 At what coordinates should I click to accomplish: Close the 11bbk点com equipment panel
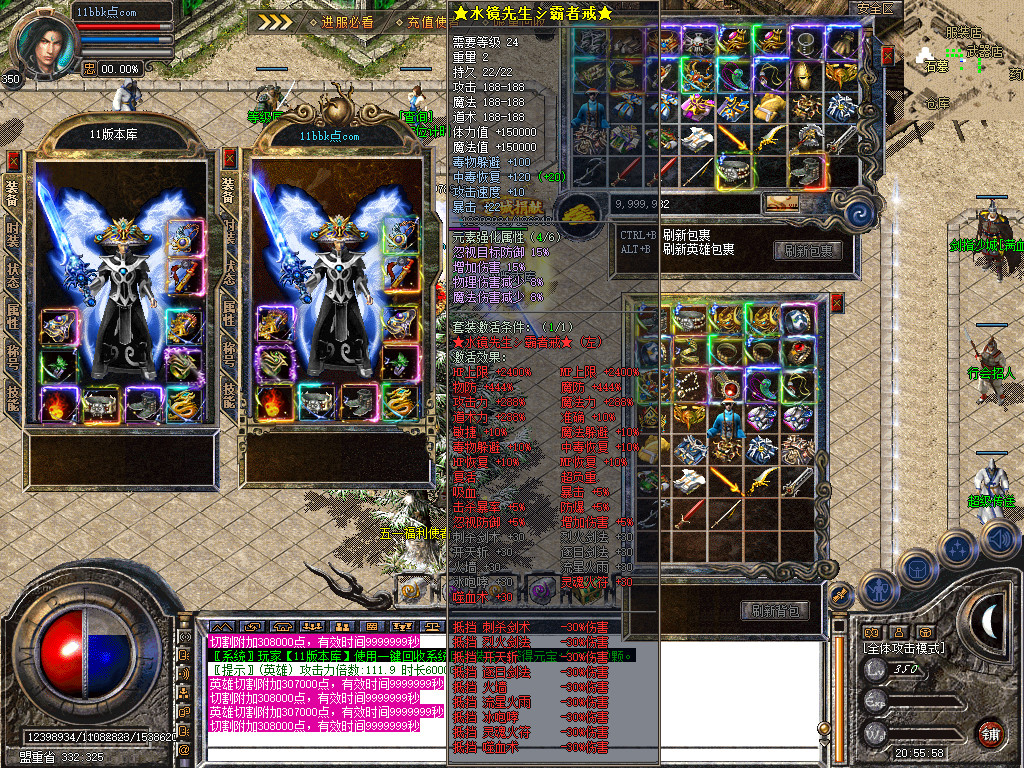point(229,157)
